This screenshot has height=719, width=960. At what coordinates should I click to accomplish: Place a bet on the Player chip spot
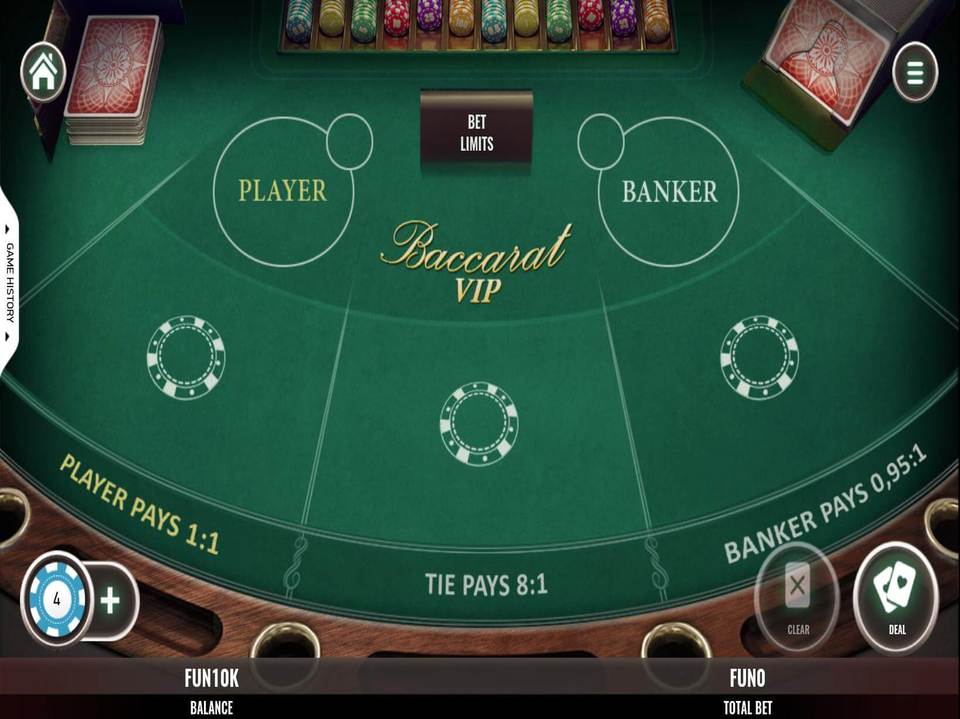[186, 357]
